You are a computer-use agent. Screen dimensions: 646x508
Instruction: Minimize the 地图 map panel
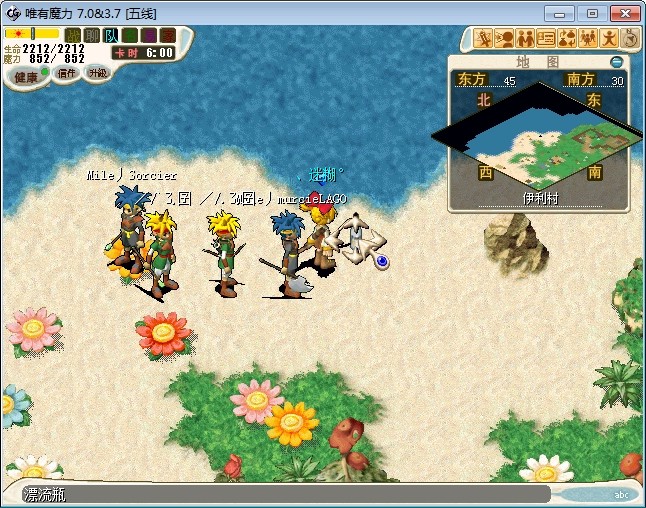tap(616, 62)
